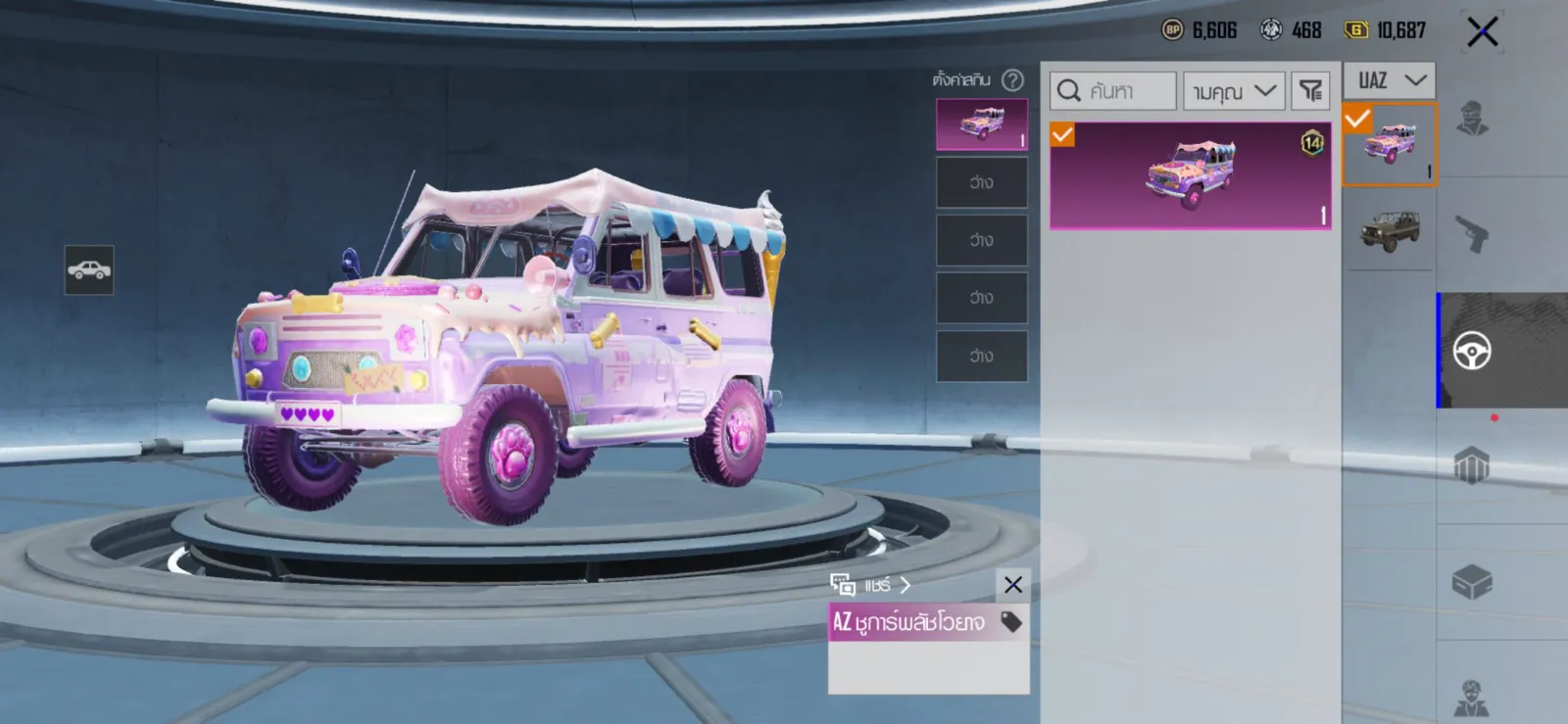Image resolution: width=1568 pixels, height=724 pixels.
Task: Show help for skin set settings
Action: (1012, 80)
